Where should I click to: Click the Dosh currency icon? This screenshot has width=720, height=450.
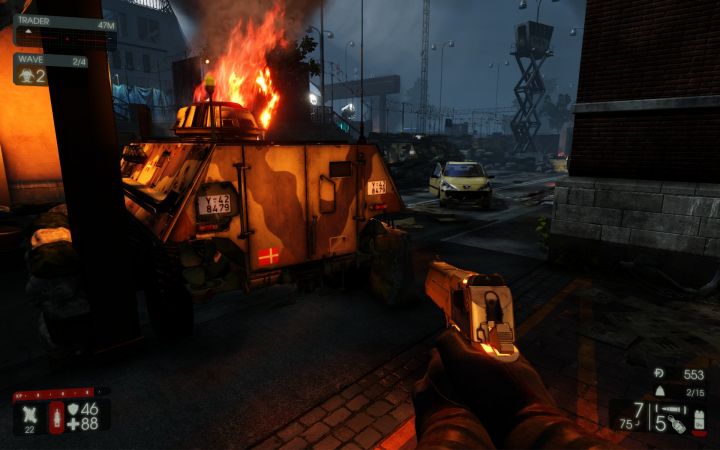[659, 374]
